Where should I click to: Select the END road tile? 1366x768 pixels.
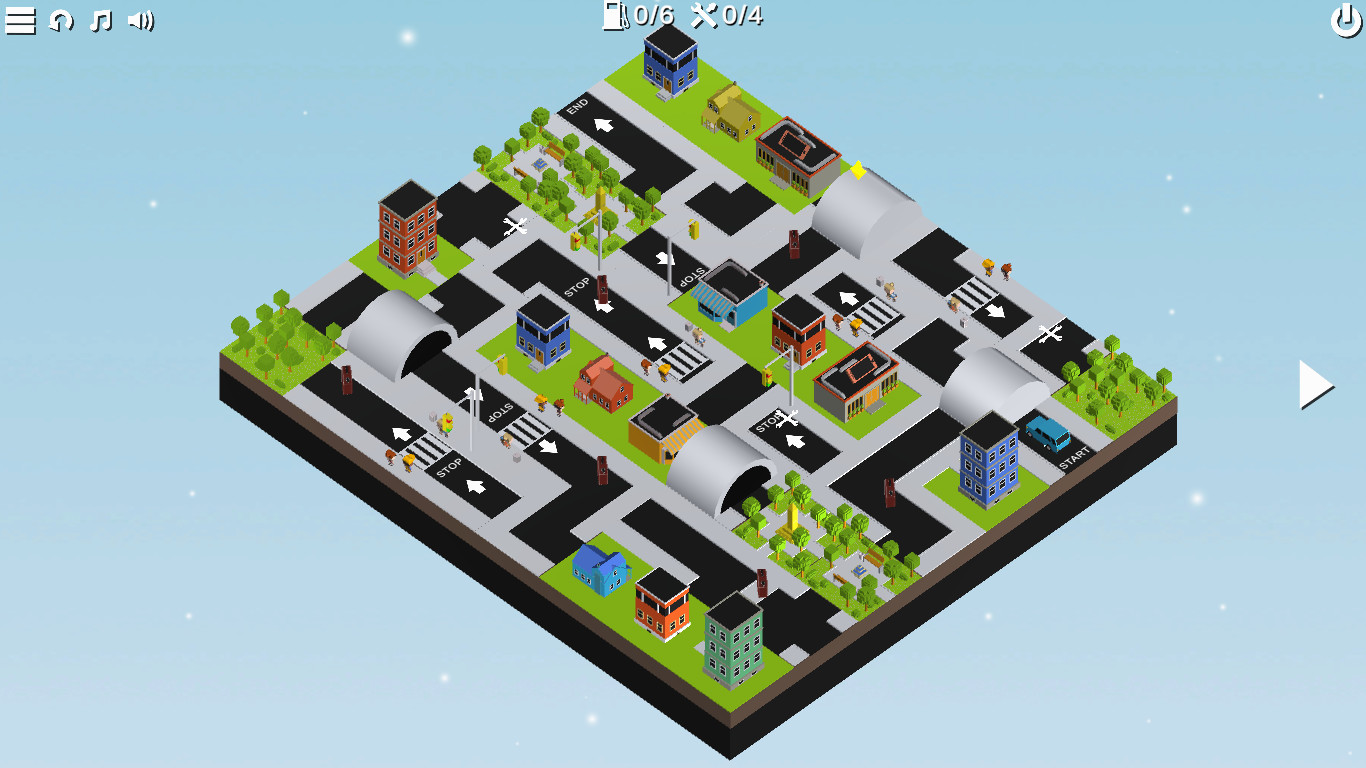[578, 108]
